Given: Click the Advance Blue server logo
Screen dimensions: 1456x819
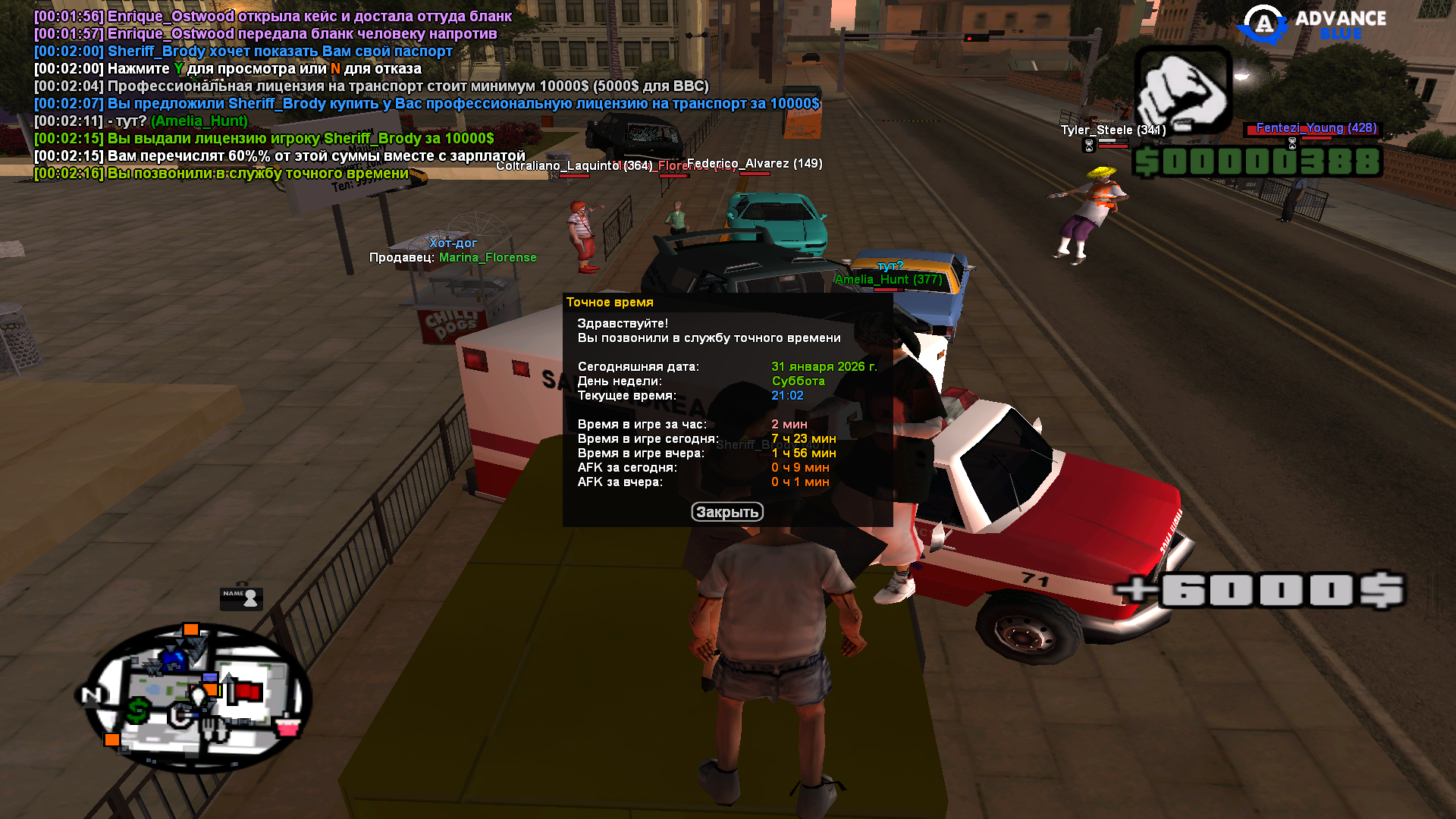Looking at the screenshot, I should coord(1311,24).
